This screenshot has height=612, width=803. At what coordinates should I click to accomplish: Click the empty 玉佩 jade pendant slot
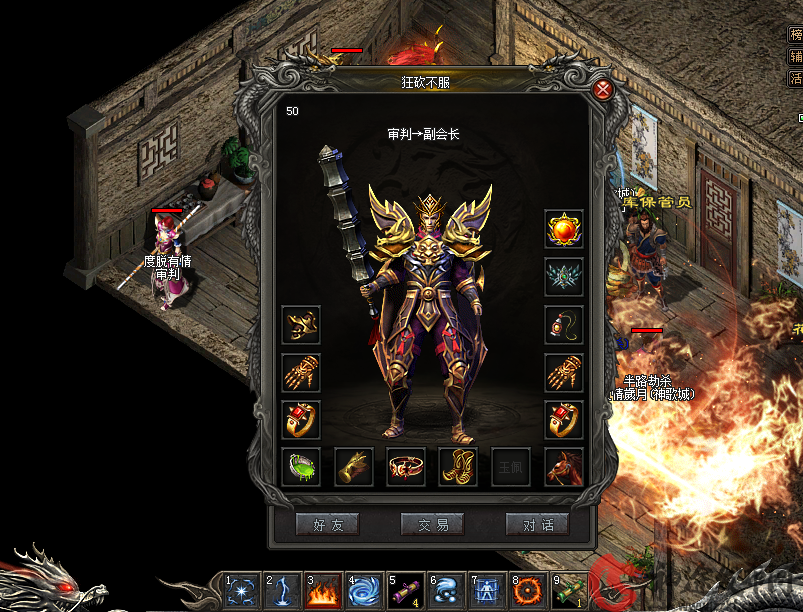(511, 467)
